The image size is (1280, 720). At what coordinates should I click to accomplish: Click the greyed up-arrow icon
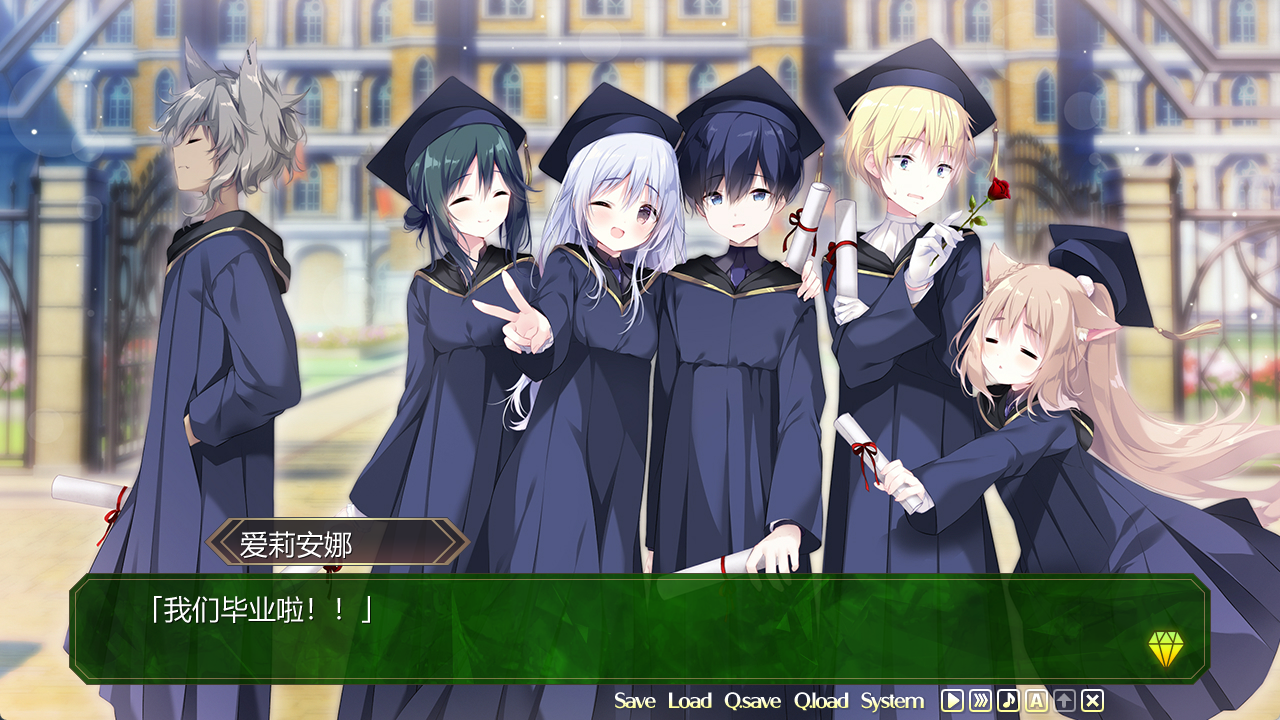1064,701
